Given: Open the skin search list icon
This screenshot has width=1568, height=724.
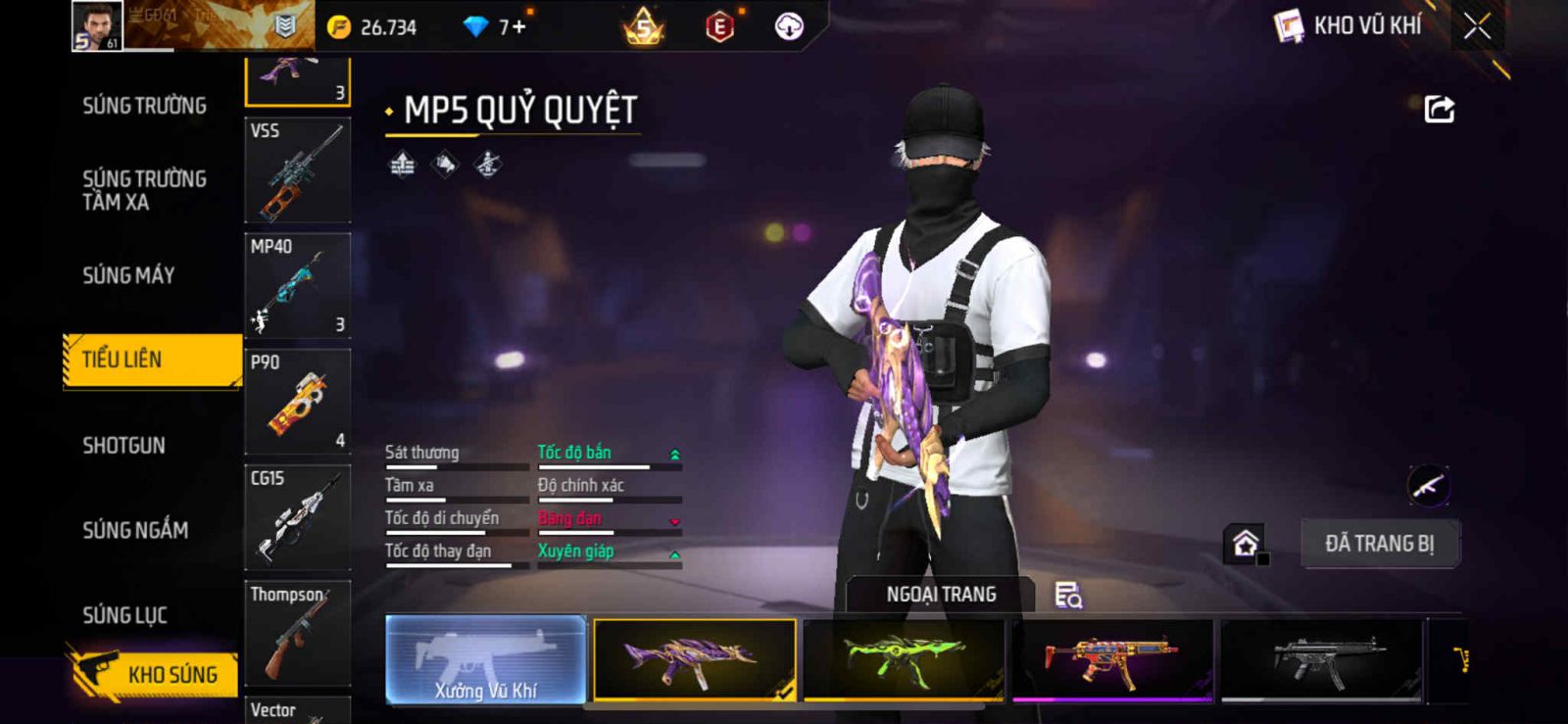Looking at the screenshot, I should click(x=1067, y=595).
